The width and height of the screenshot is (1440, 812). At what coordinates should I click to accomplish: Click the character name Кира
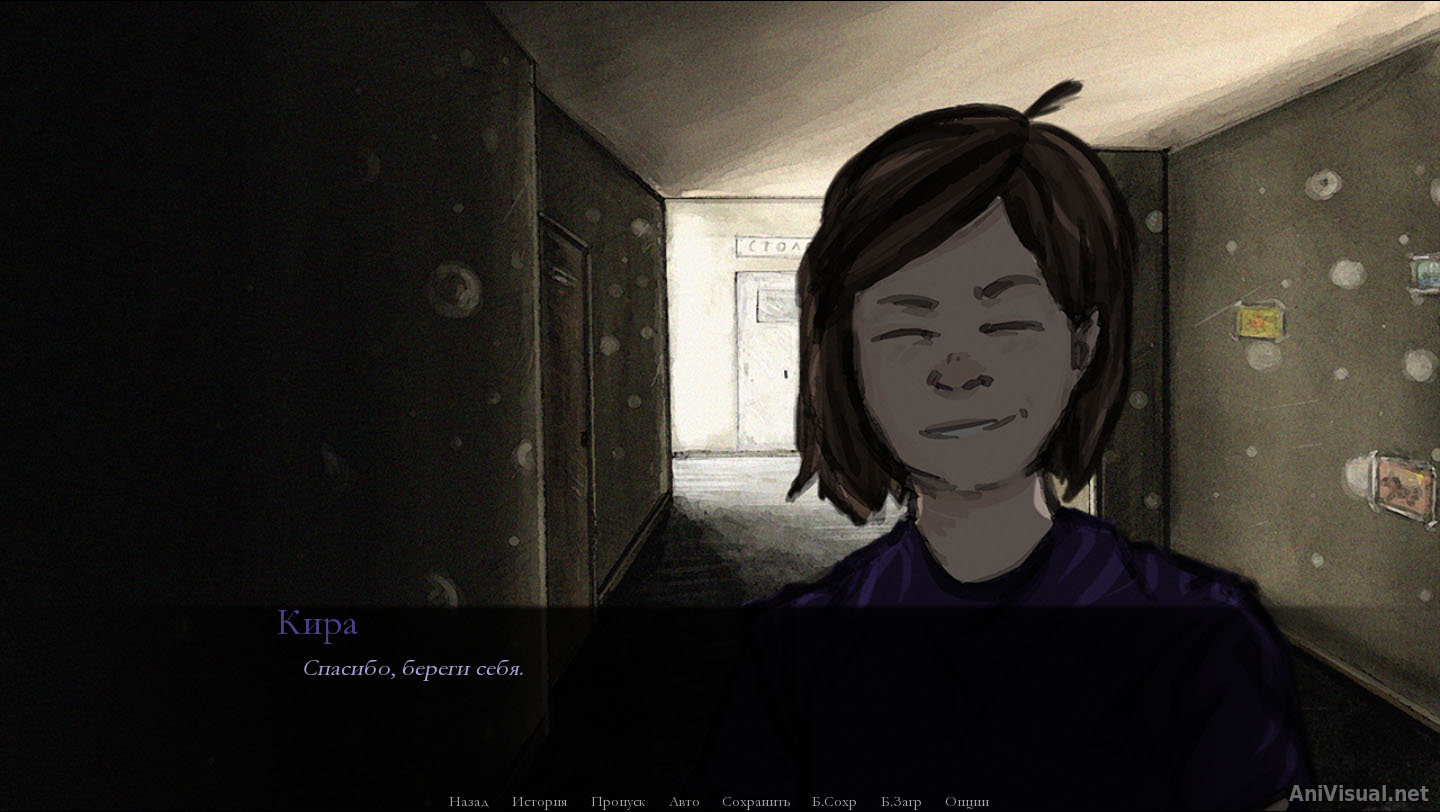pos(317,622)
